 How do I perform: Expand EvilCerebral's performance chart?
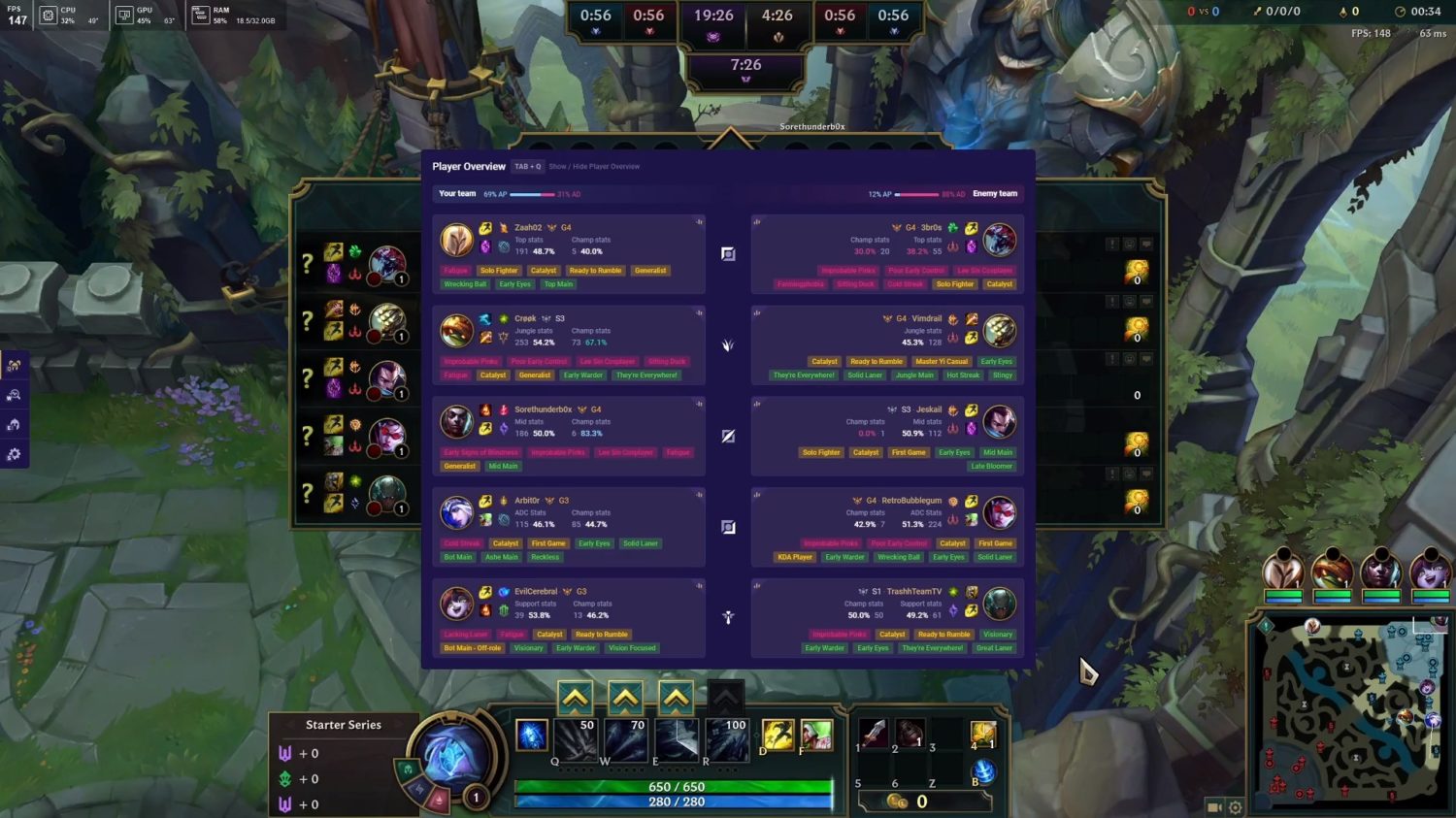click(x=698, y=585)
